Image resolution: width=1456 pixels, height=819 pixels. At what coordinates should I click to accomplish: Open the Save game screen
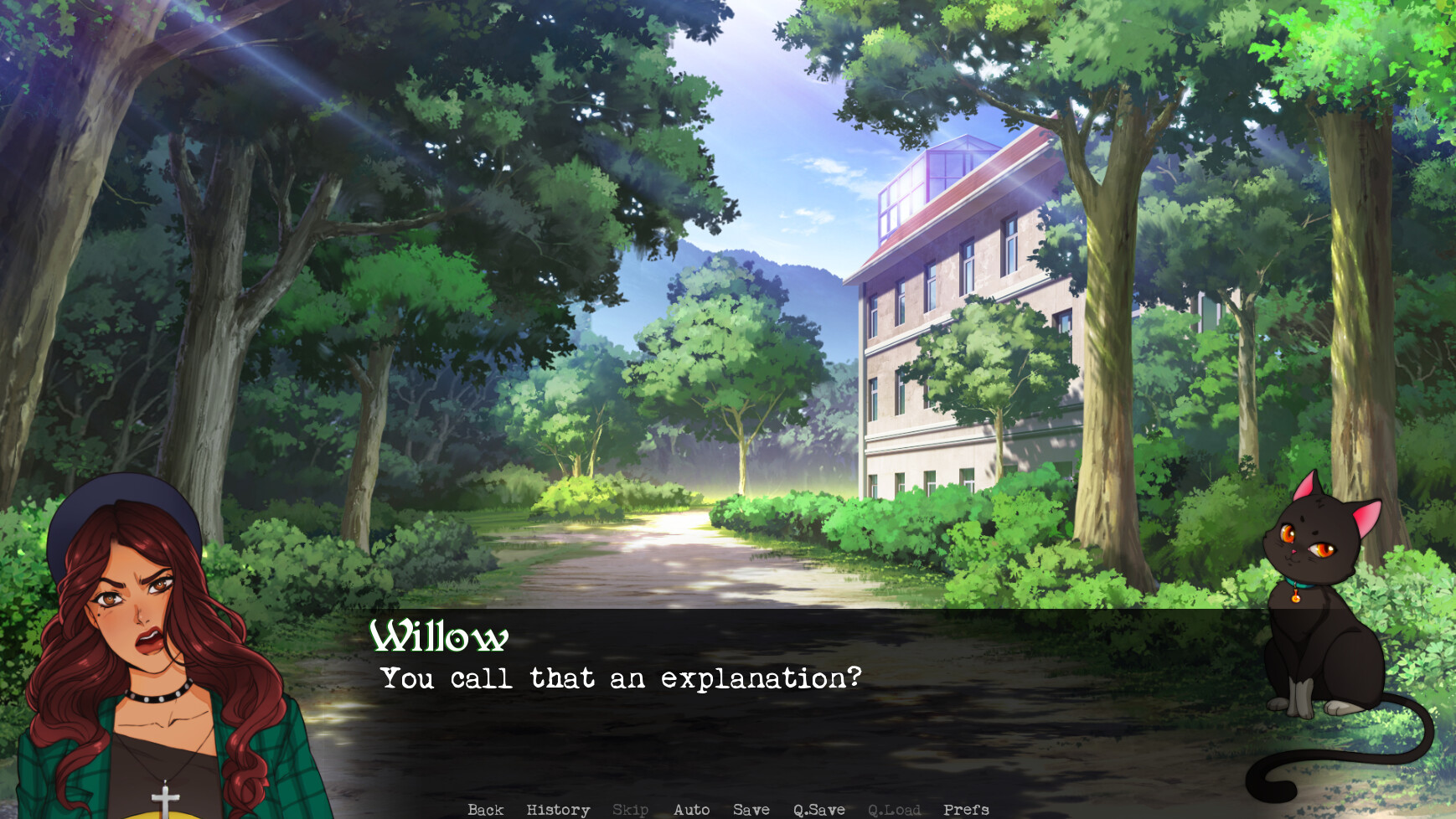pos(752,809)
